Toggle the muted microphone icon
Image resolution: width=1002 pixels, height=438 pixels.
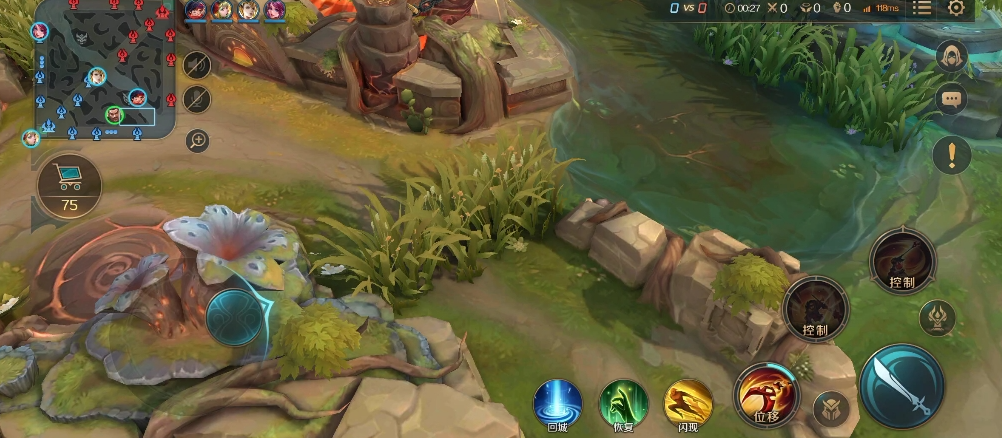coord(198,99)
